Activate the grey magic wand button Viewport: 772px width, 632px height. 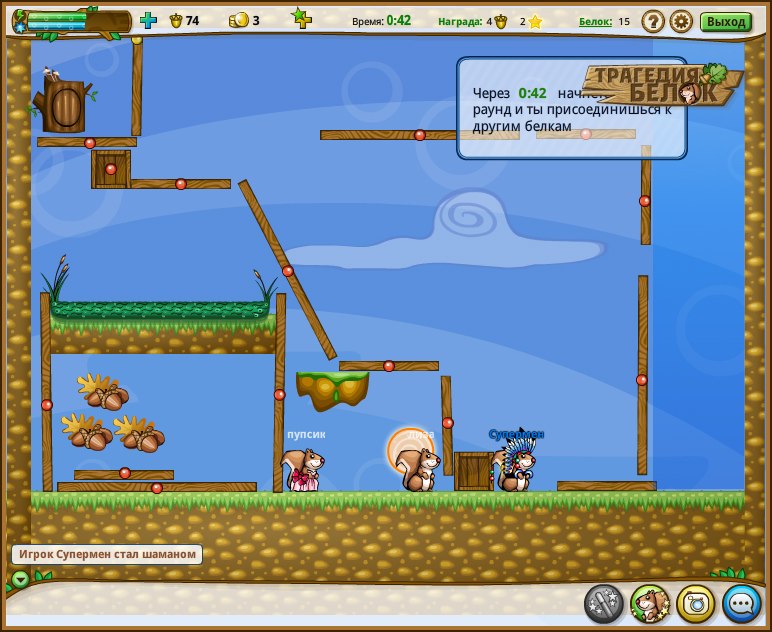point(603,603)
